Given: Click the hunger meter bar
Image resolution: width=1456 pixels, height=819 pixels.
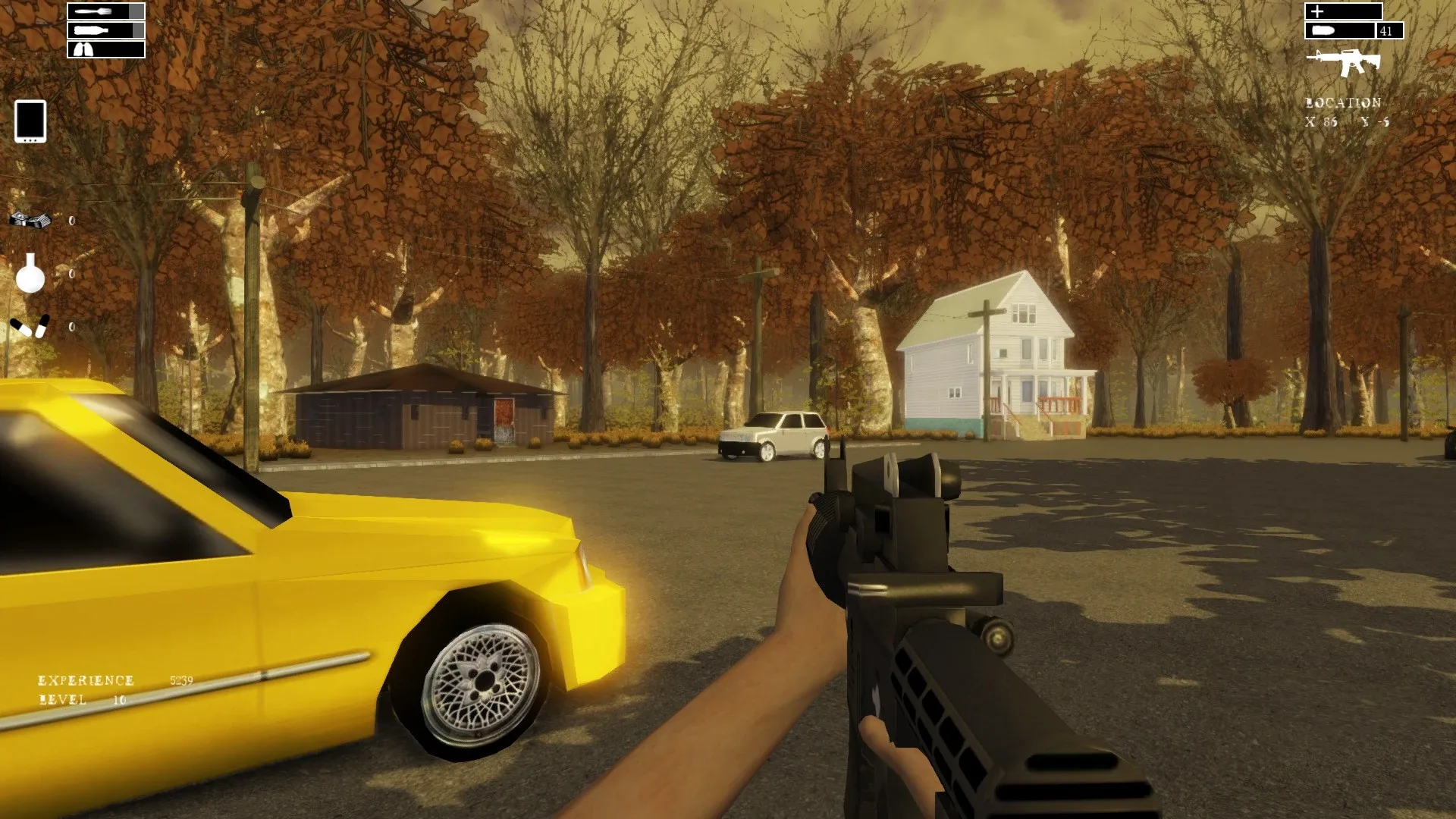Looking at the screenshot, I should pyautogui.click(x=108, y=11).
